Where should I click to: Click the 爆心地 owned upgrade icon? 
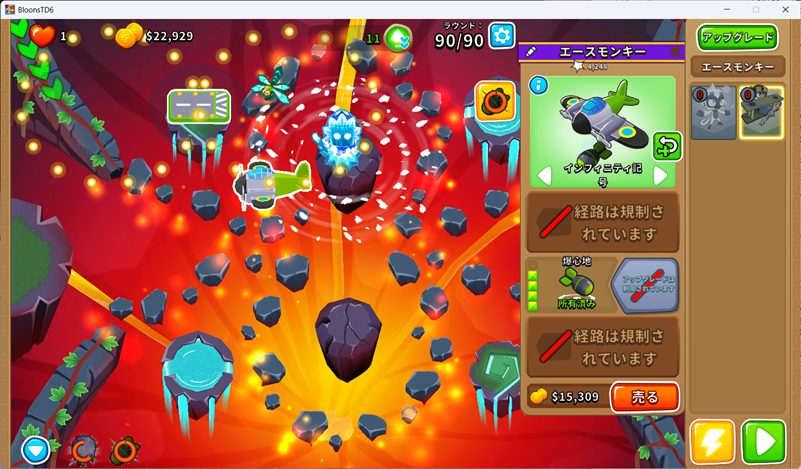pyautogui.click(x=576, y=284)
